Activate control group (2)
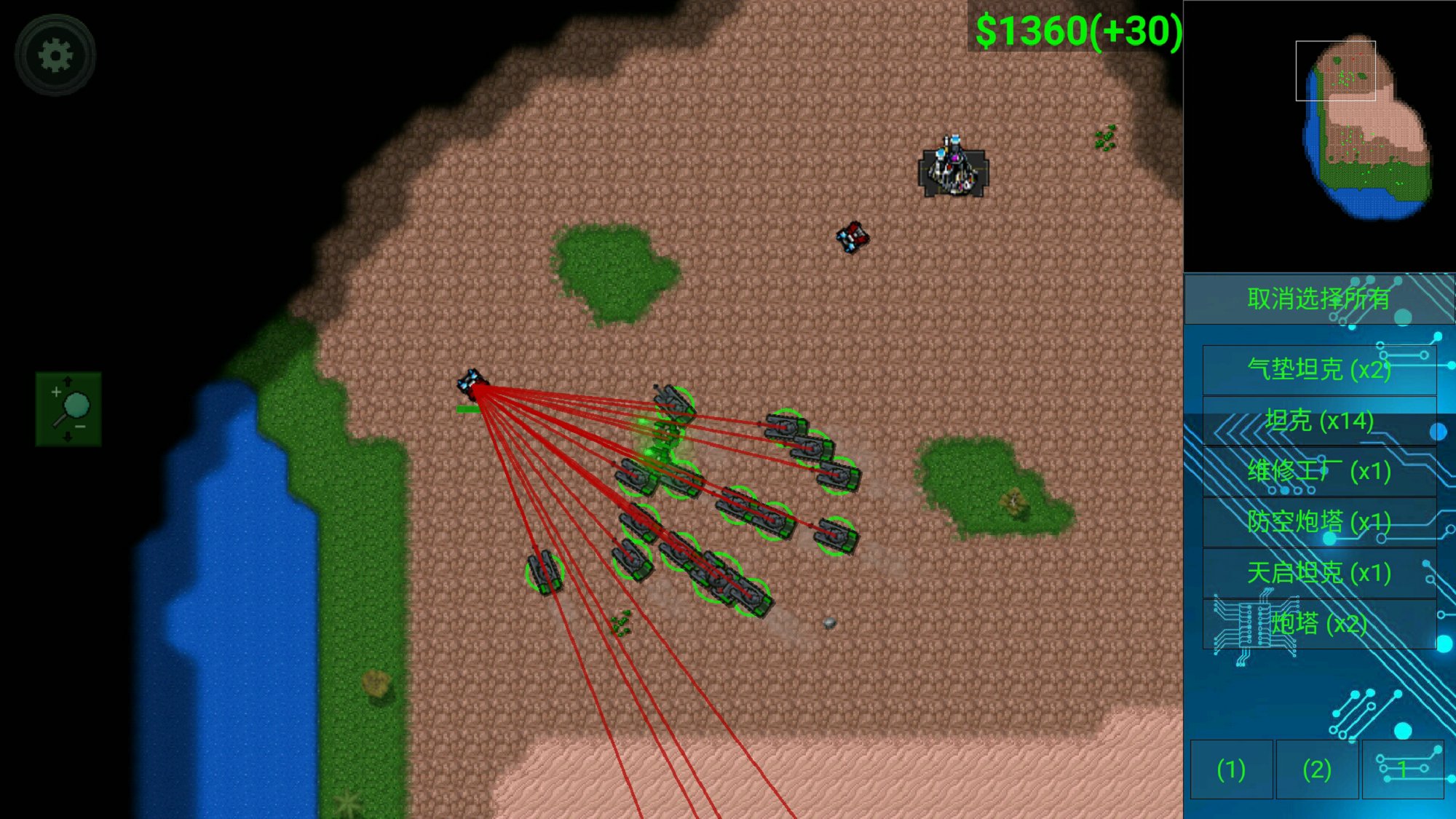Viewport: 1456px width, 819px height. pyautogui.click(x=1317, y=769)
